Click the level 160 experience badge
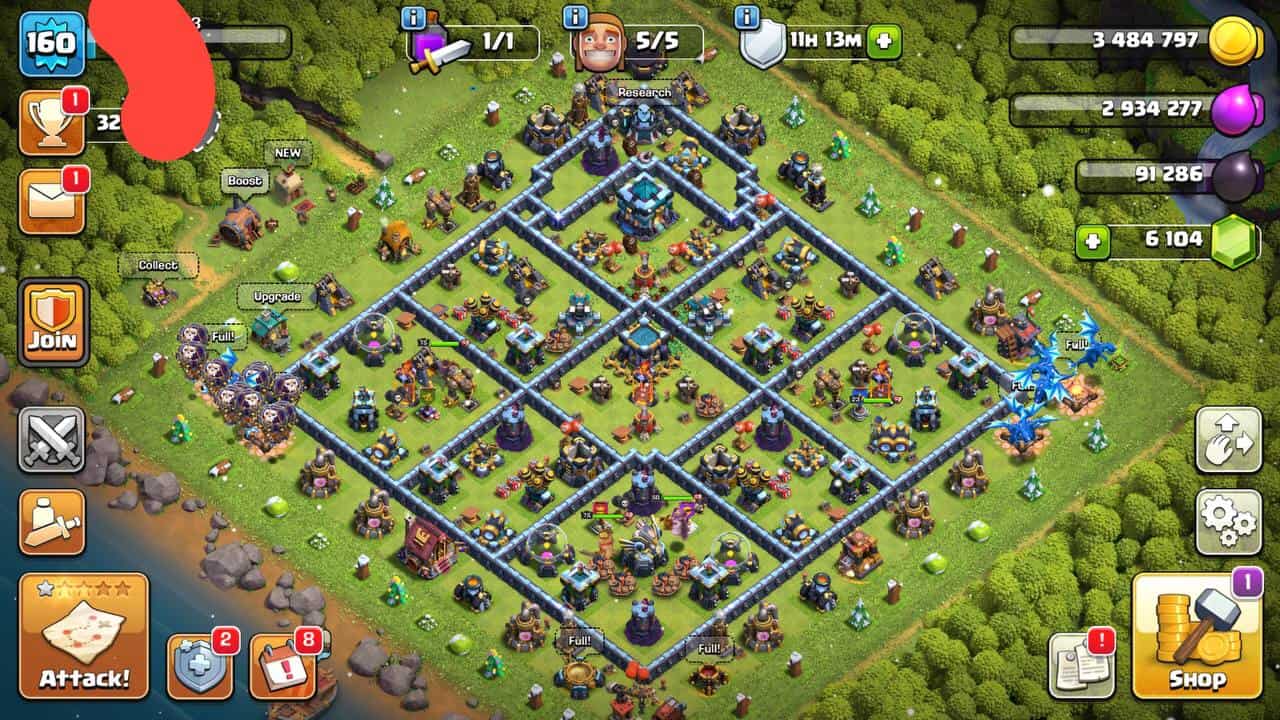Image resolution: width=1280 pixels, height=720 pixels. coord(51,44)
